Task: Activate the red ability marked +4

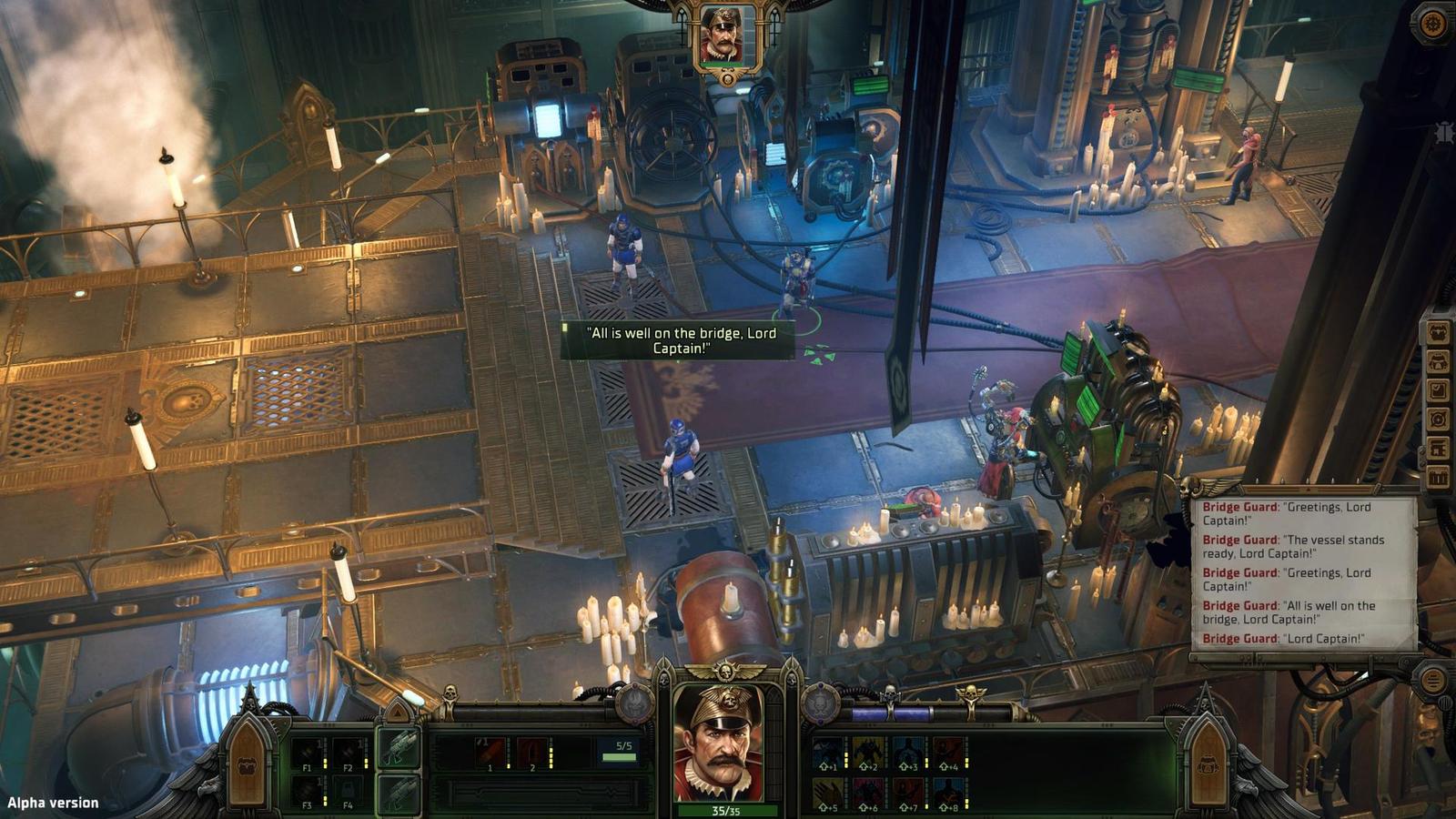Action: point(948,753)
